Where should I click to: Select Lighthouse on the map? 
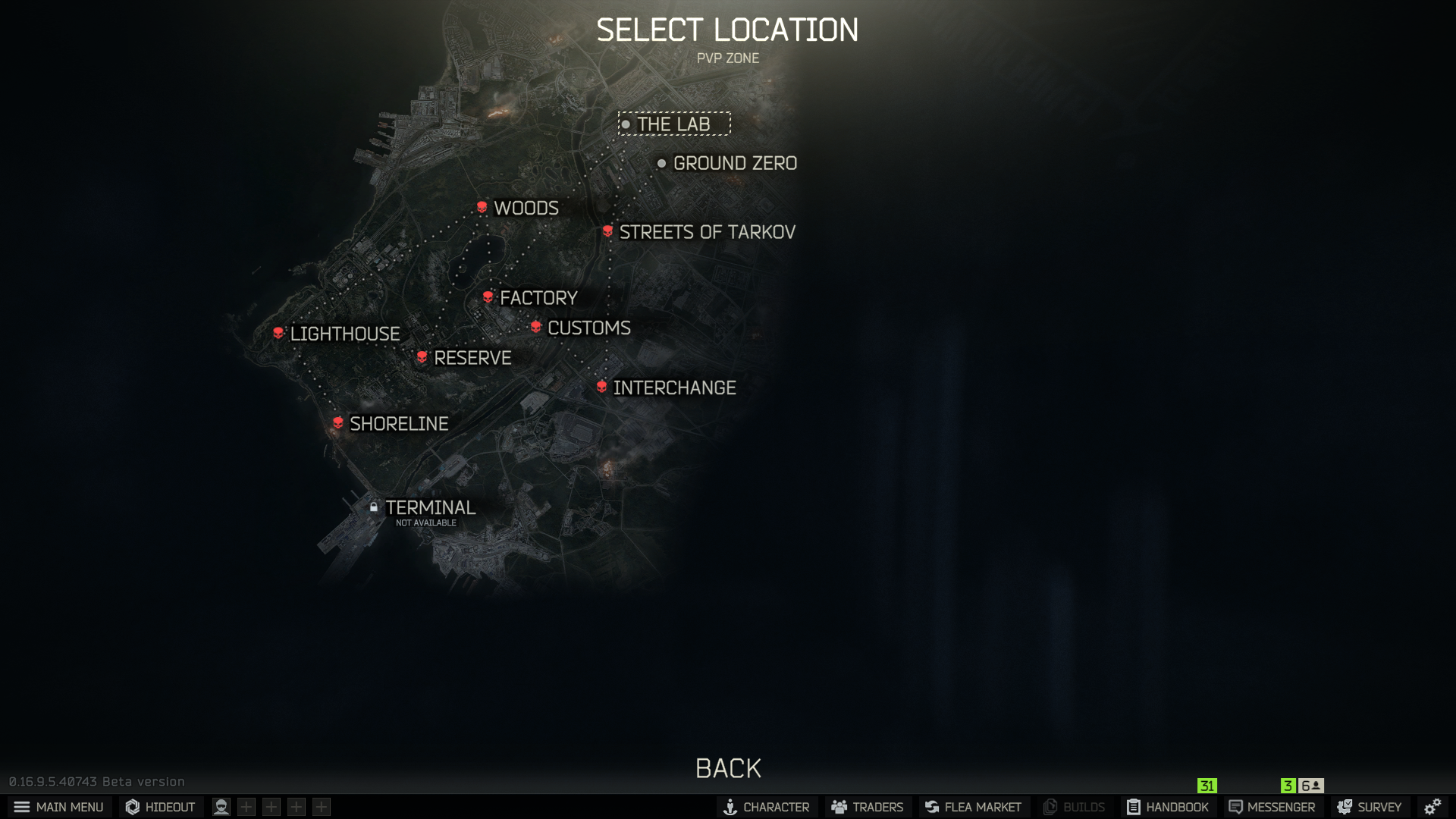coord(344,334)
